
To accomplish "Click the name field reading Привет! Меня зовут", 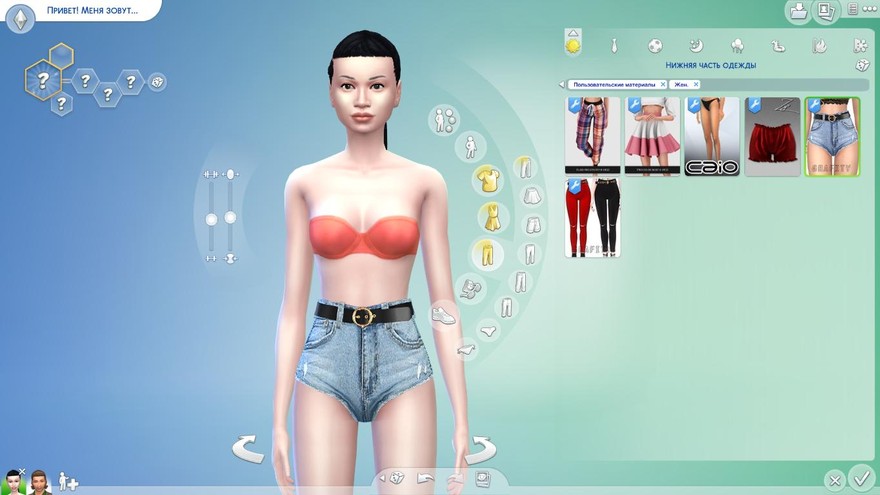I will (92, 11).
